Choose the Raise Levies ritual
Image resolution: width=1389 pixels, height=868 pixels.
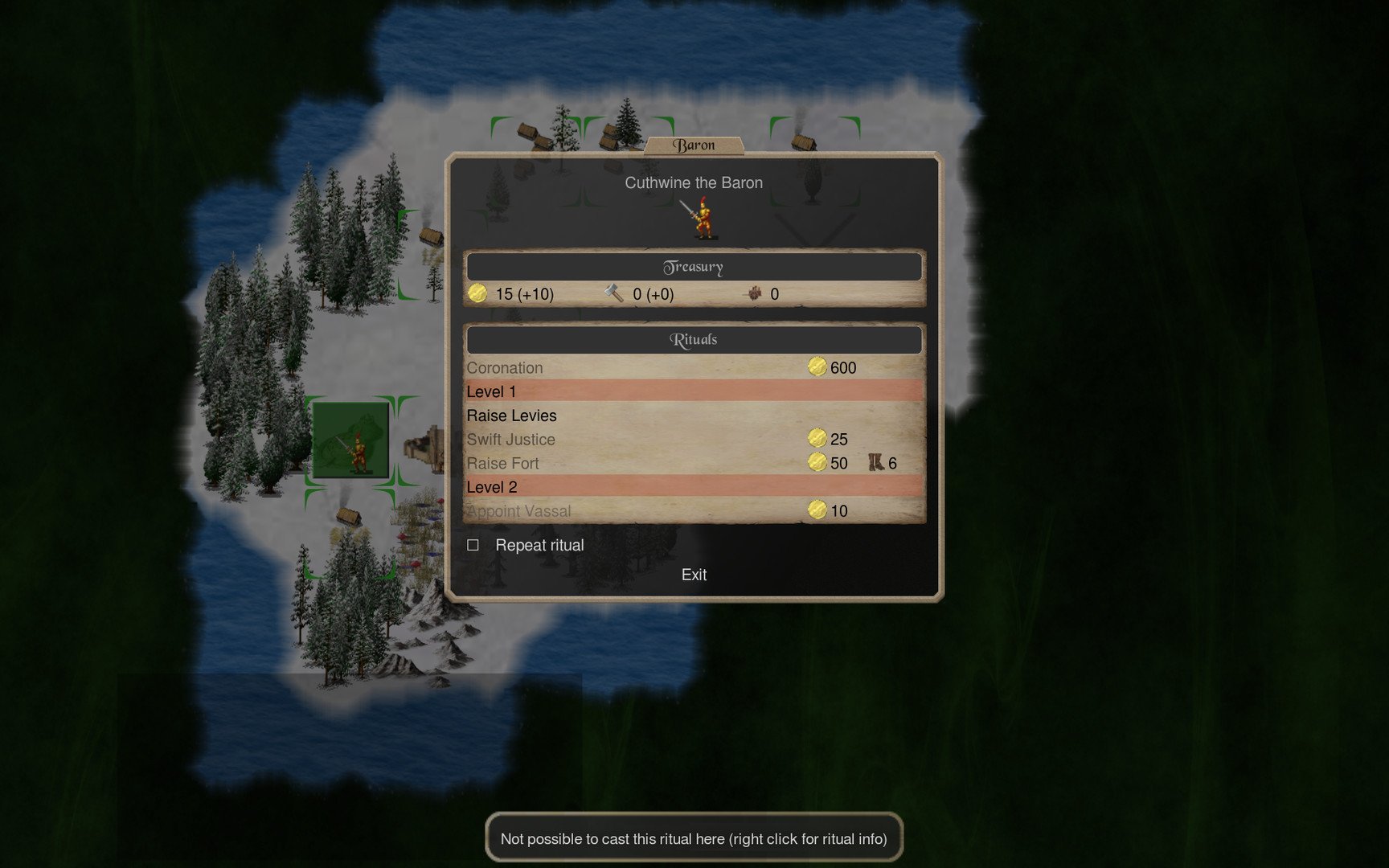[512, 416]
